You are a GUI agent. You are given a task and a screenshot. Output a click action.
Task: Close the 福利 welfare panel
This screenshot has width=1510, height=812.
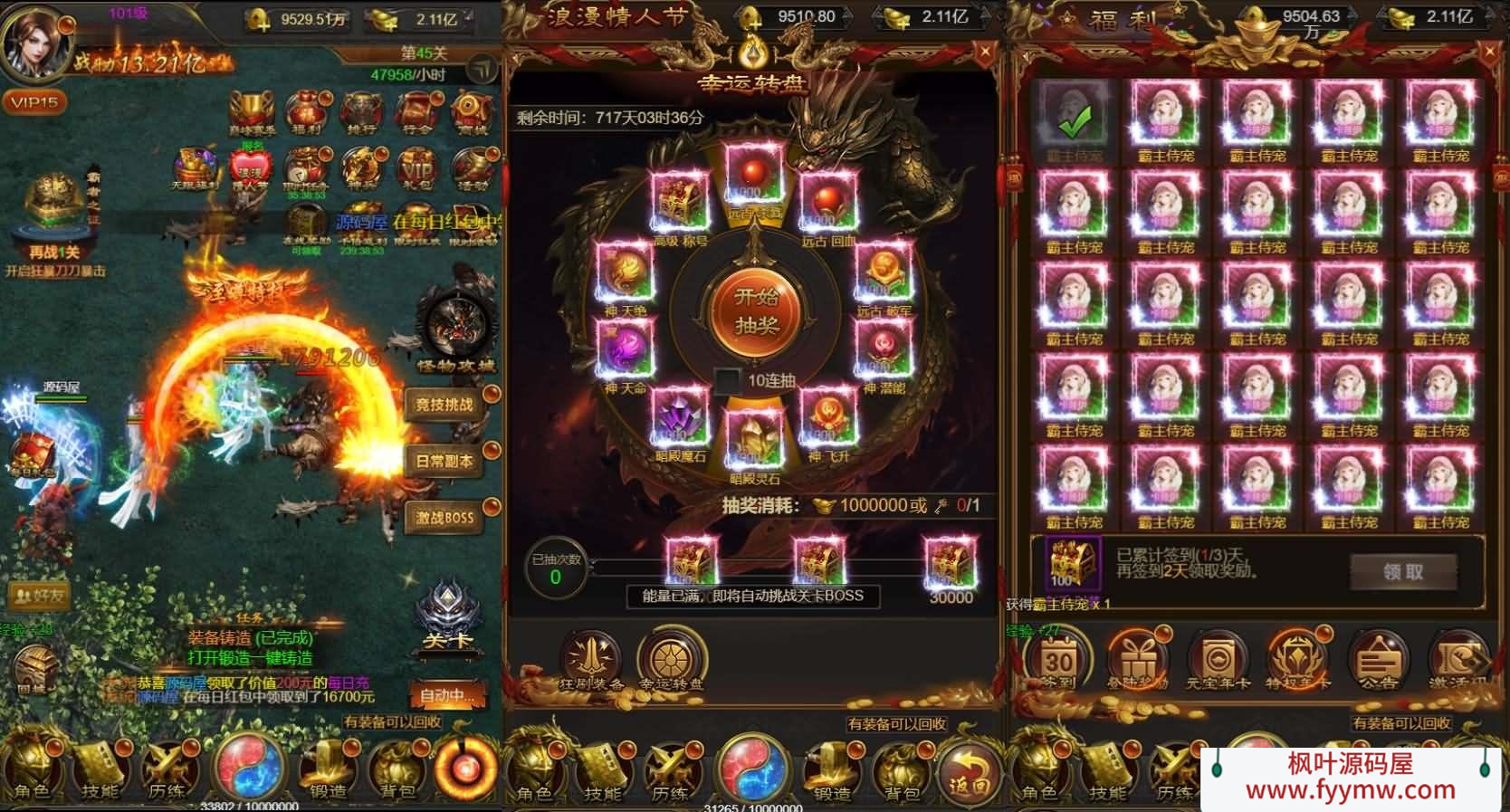point(1490,53)
